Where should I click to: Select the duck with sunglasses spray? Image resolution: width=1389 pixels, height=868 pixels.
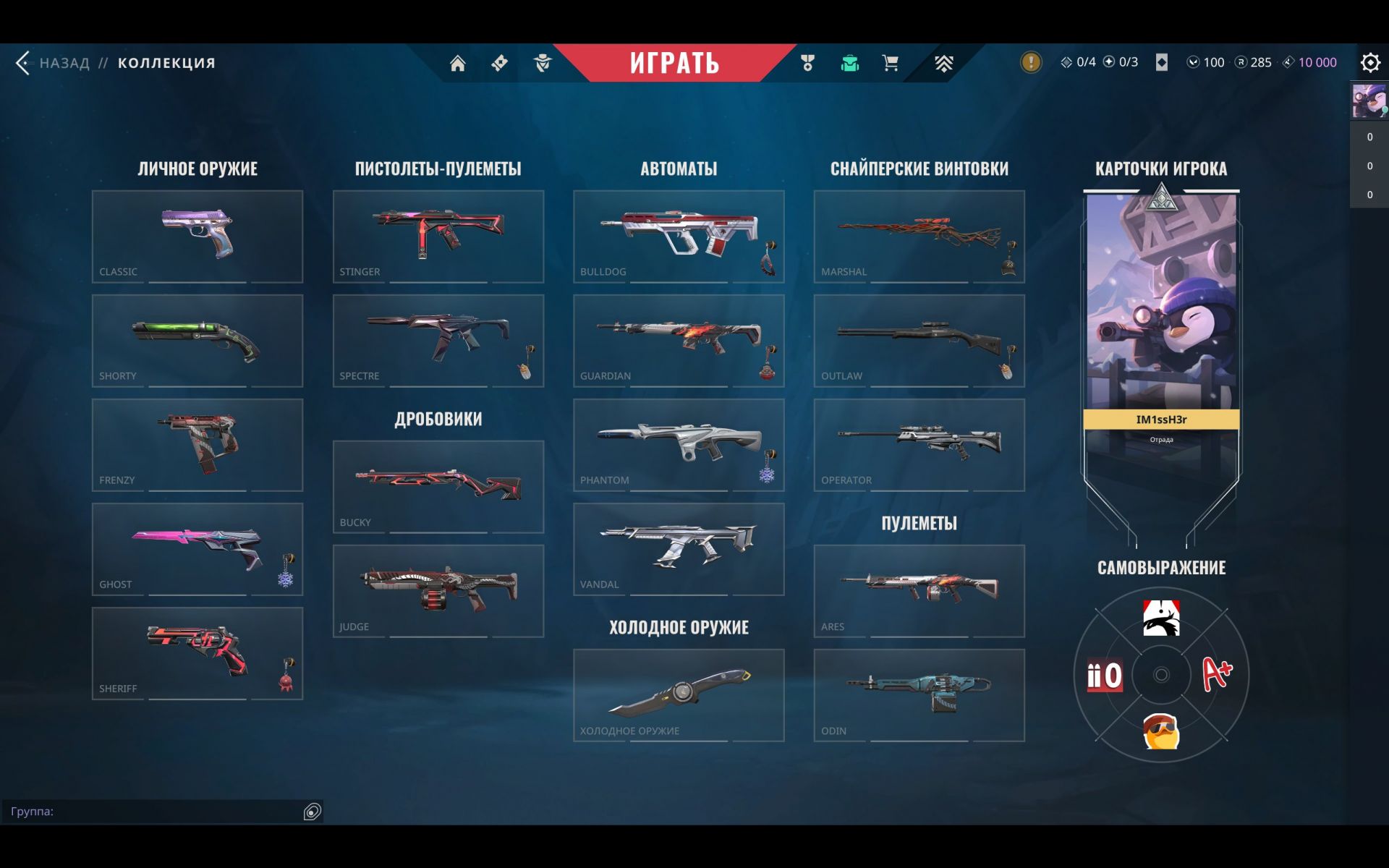coord(1160,731)
